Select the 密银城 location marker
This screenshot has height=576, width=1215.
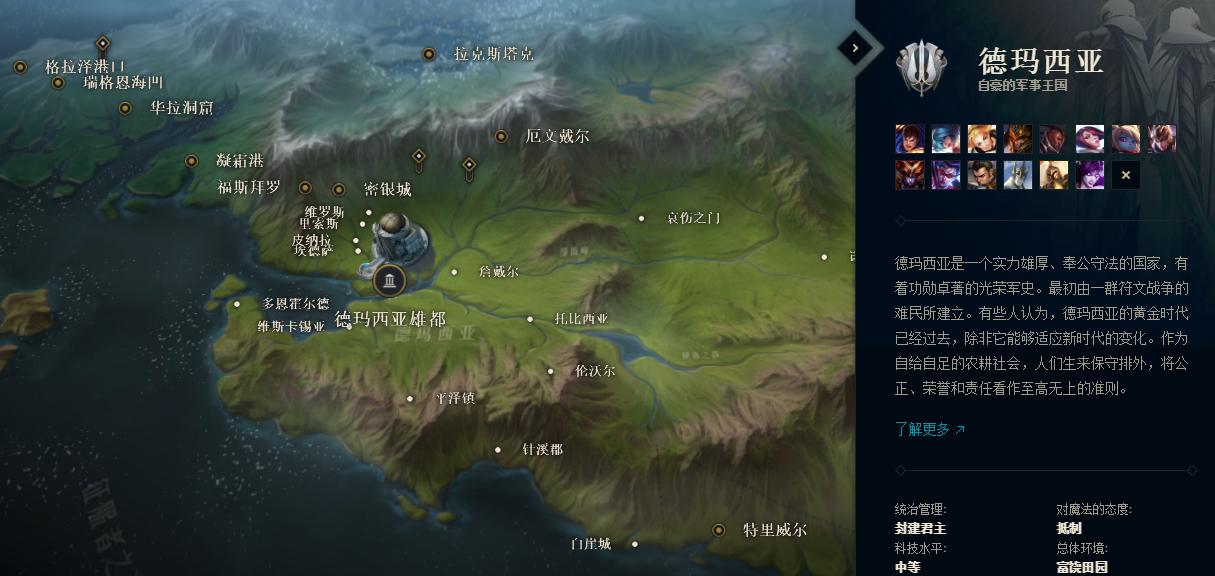coord(339,189)
